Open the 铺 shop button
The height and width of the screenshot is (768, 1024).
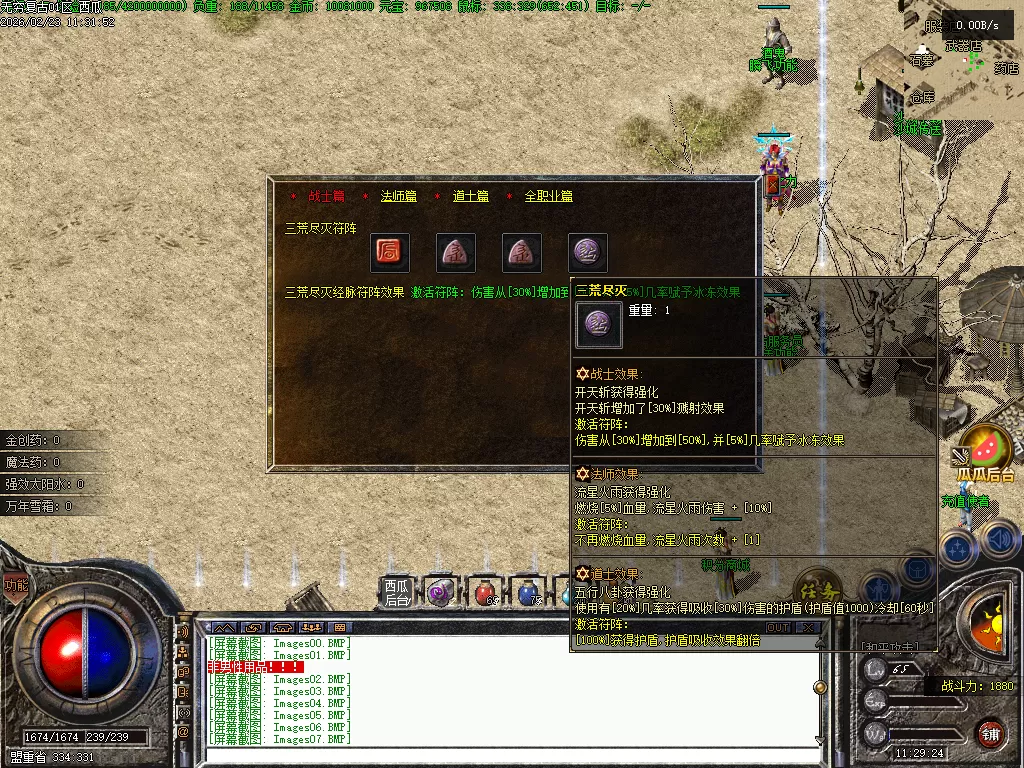click(x=990, y=733)
